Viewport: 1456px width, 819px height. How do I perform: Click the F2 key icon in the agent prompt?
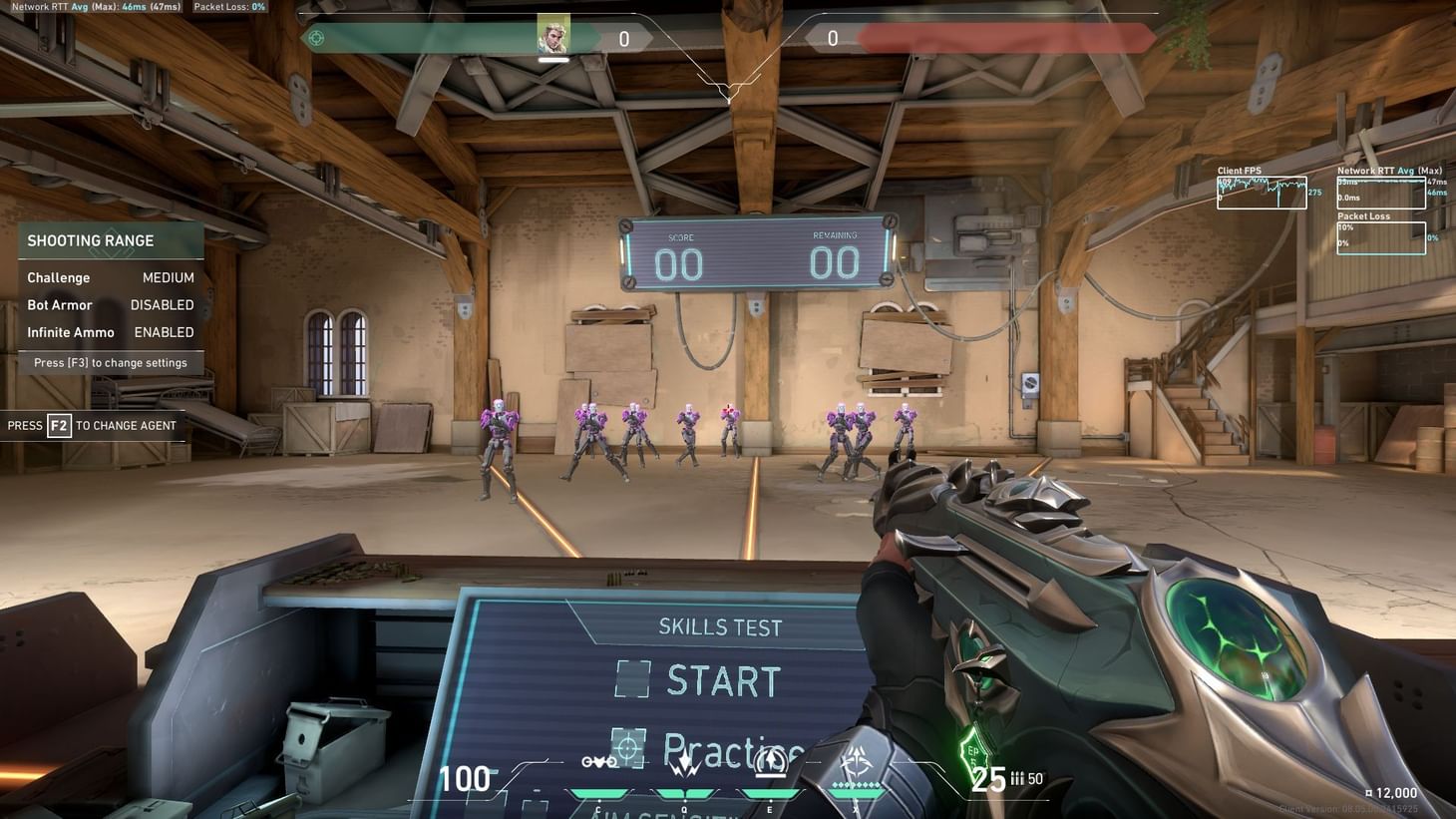click(x=59, y=425)
